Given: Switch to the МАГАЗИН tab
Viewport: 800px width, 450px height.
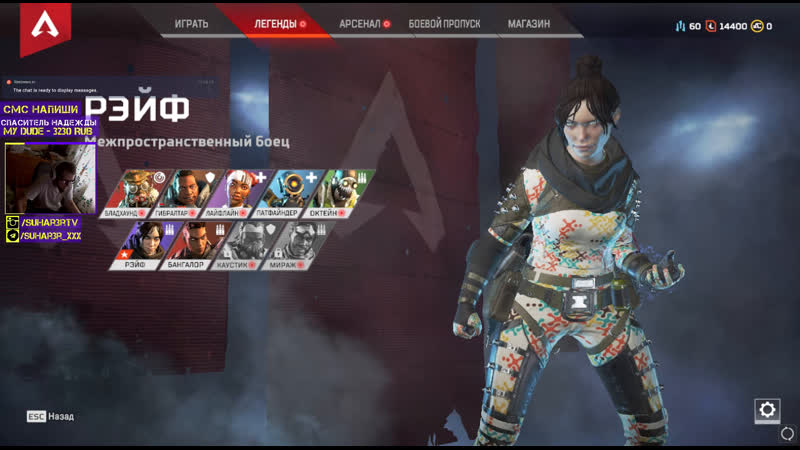Looking at the screenshot, I should point(528,23).
